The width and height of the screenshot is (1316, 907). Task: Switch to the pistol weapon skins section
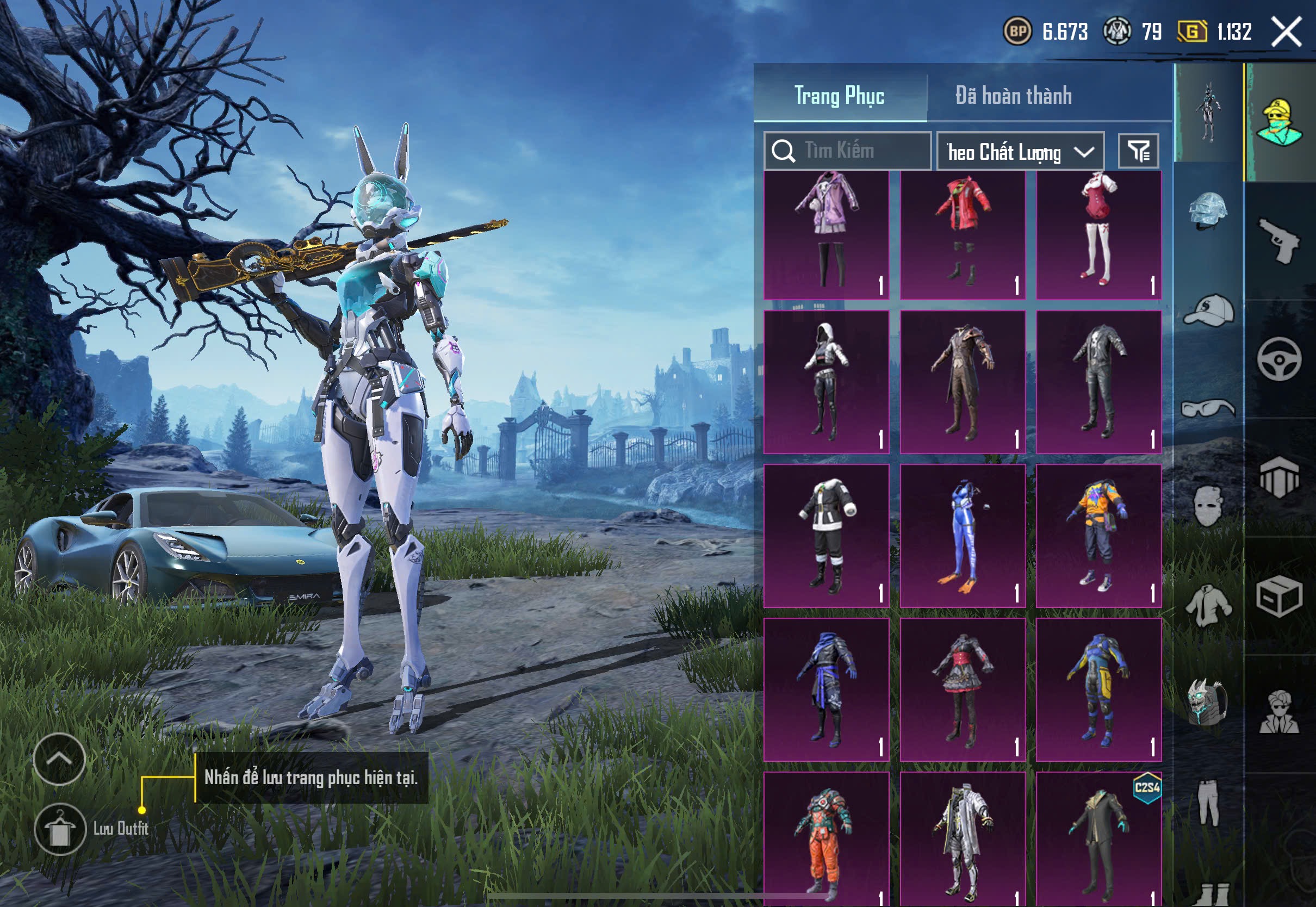coord(1280,241)
